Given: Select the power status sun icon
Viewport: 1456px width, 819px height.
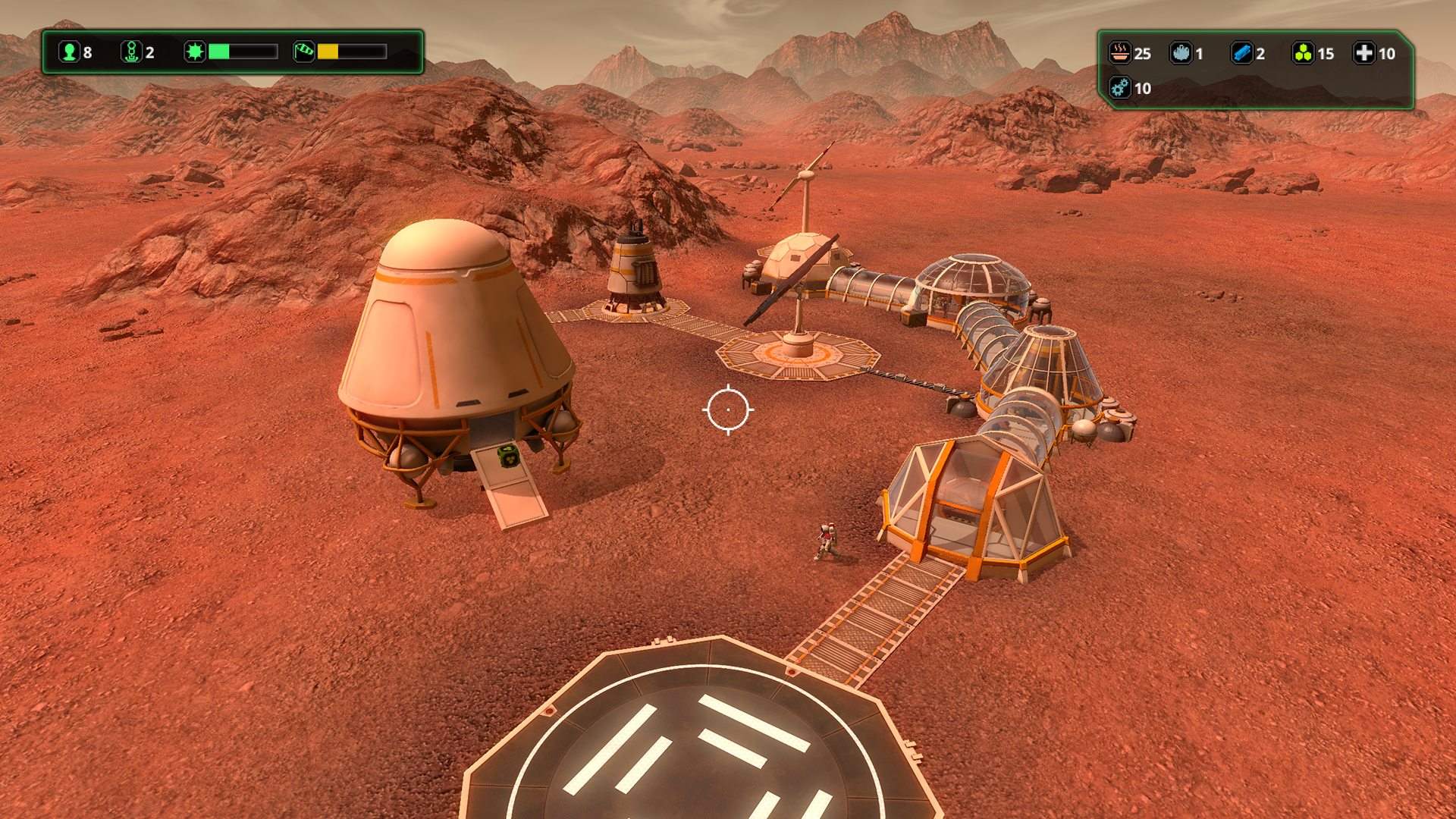Looking at the screenshot, I should pyautogui.click(x=196, y=52).
